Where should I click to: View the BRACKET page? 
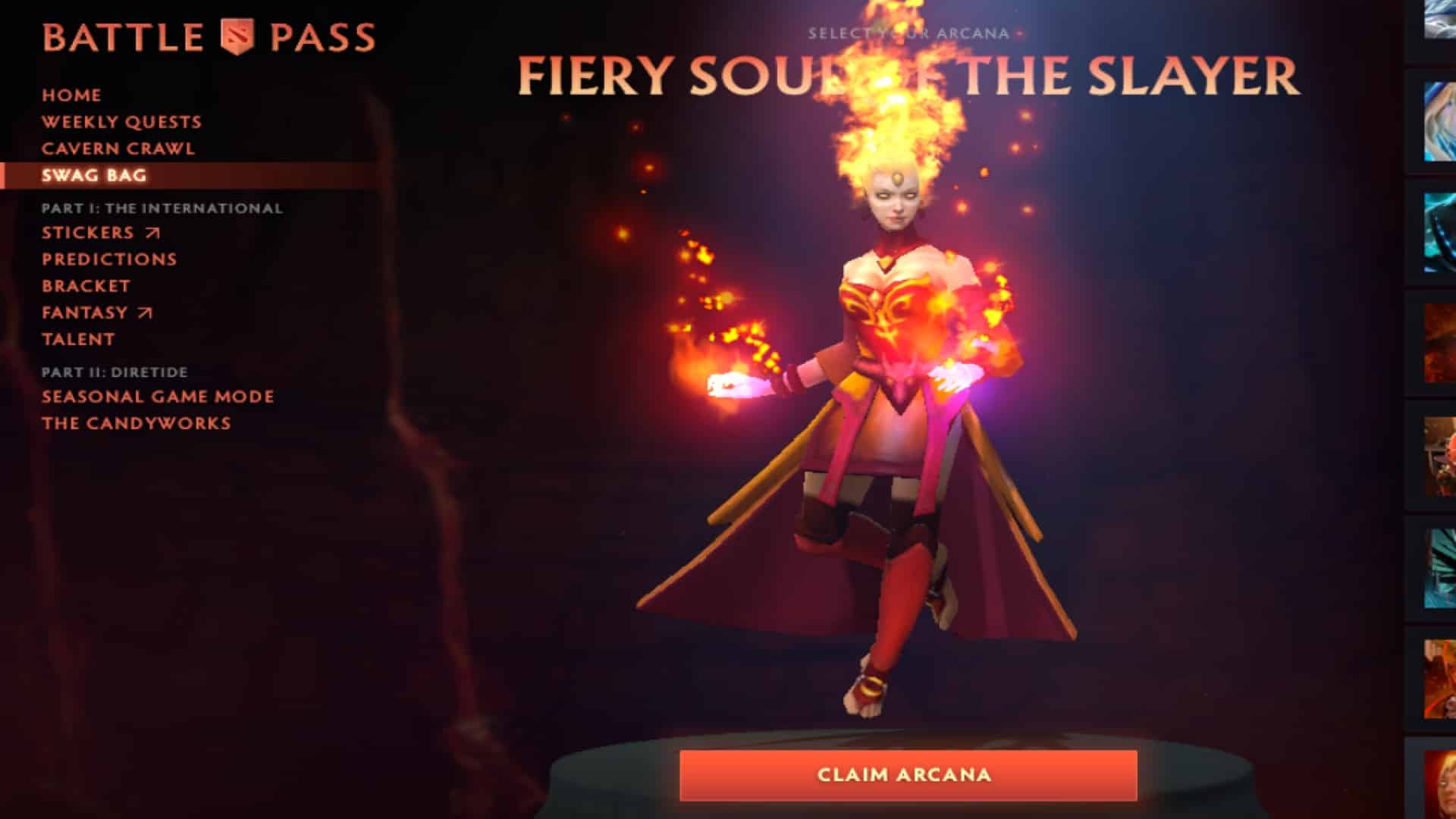[x=86, y=286]
